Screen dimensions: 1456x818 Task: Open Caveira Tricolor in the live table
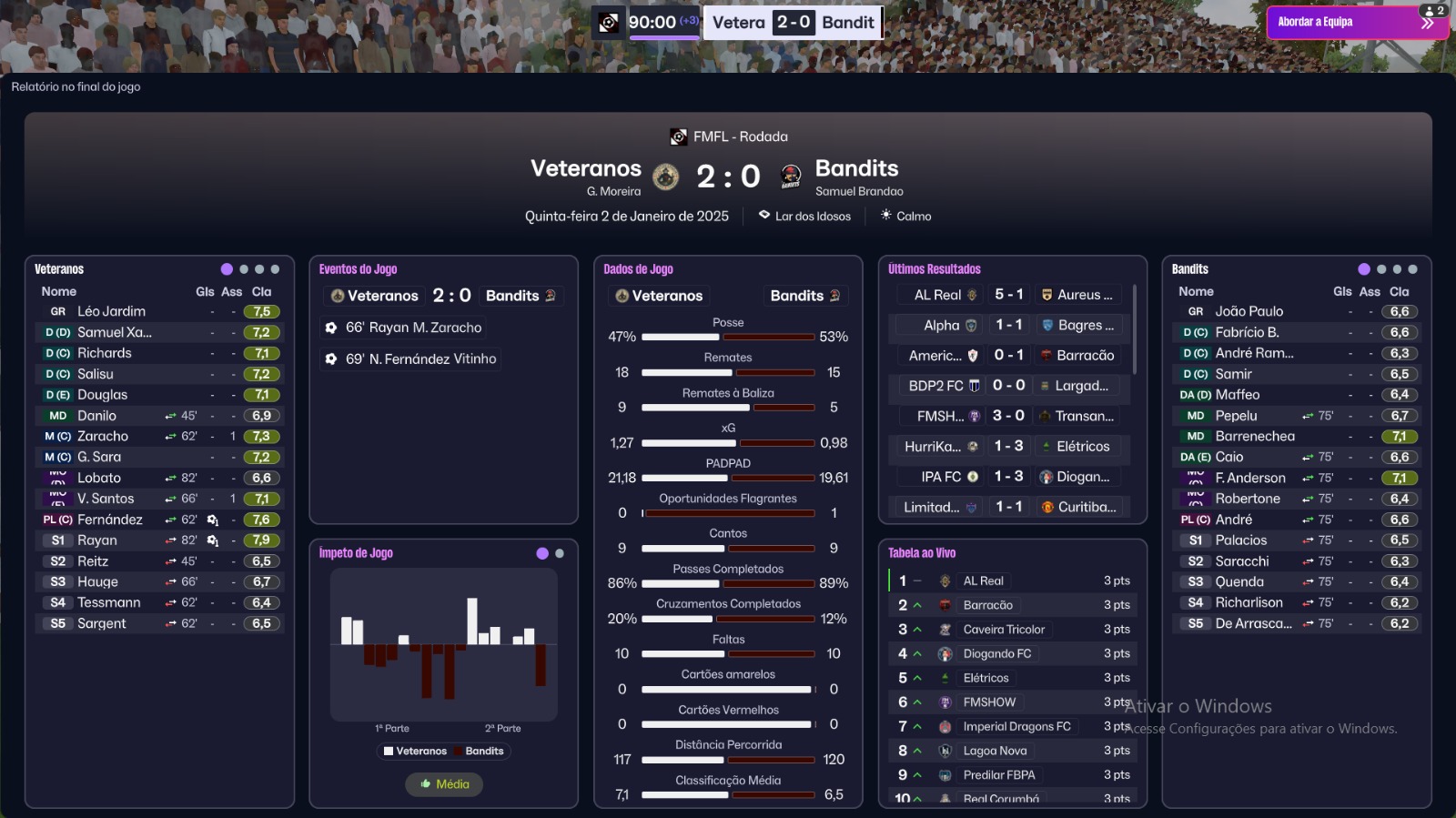click(1004, 630)
